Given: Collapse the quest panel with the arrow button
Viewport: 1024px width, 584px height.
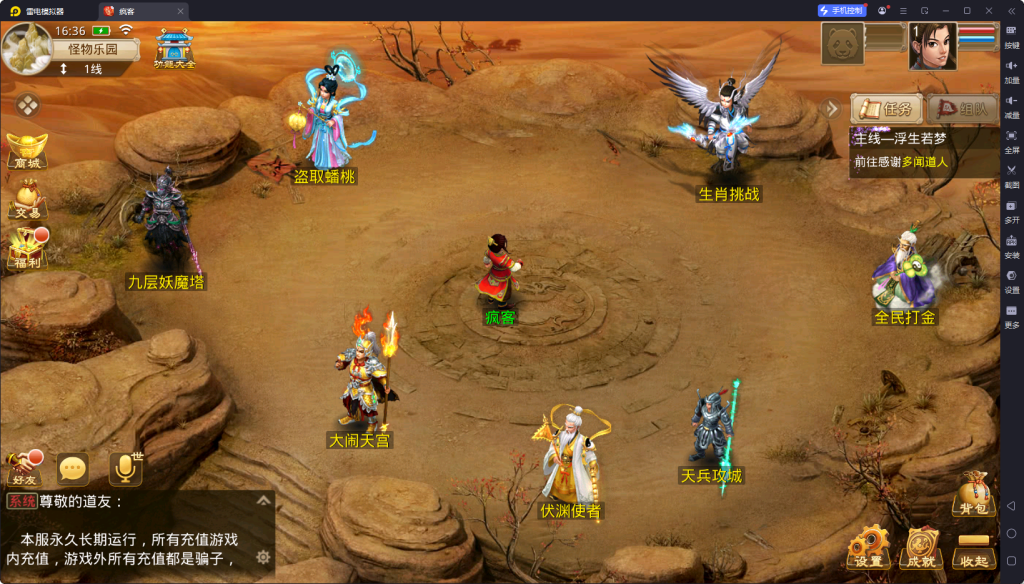Looking at the screenshot, I should (x=832, y=108).
